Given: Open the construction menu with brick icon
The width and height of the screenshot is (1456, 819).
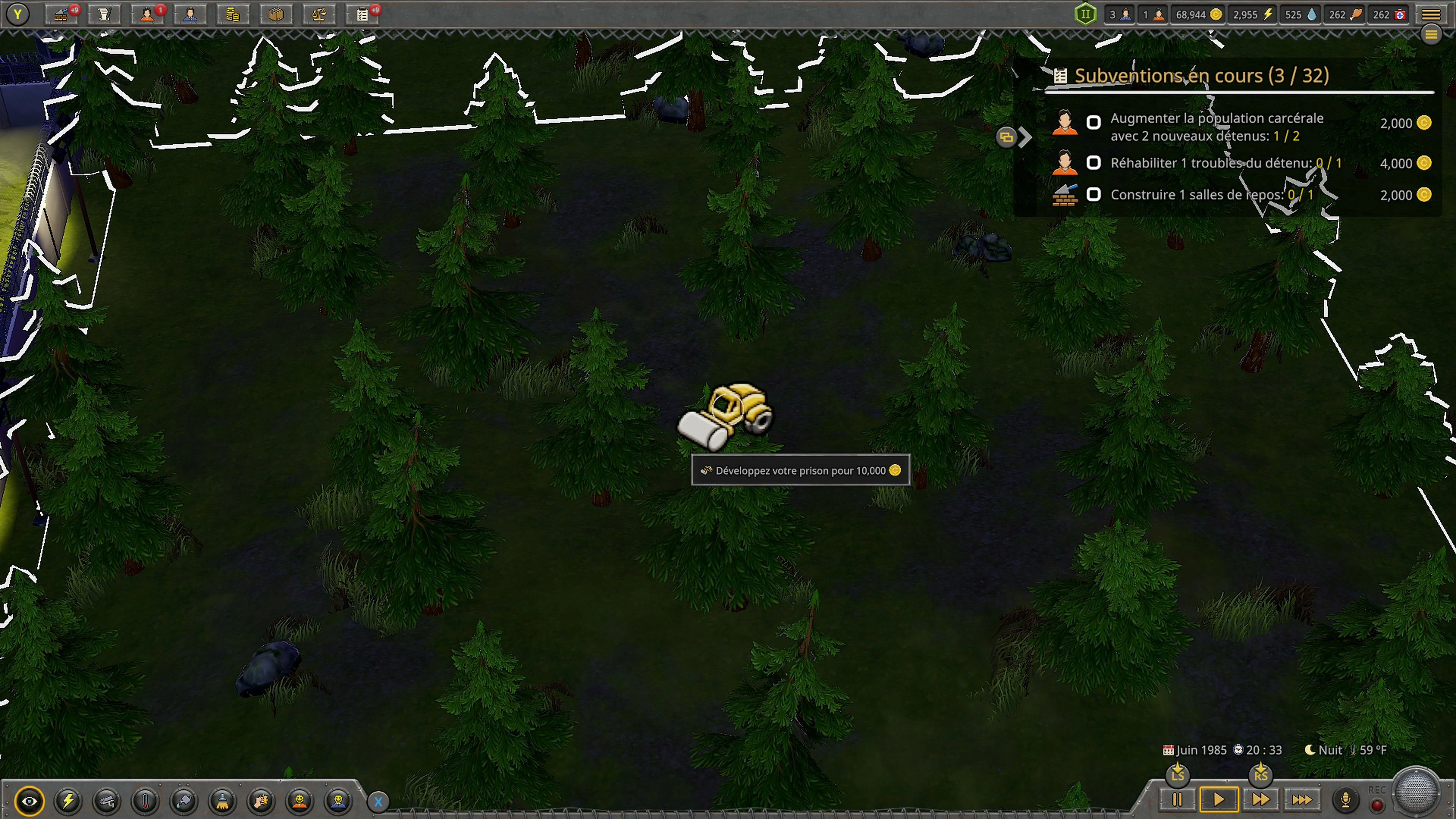Looking at the screenshot, I should tap(61, 15).
